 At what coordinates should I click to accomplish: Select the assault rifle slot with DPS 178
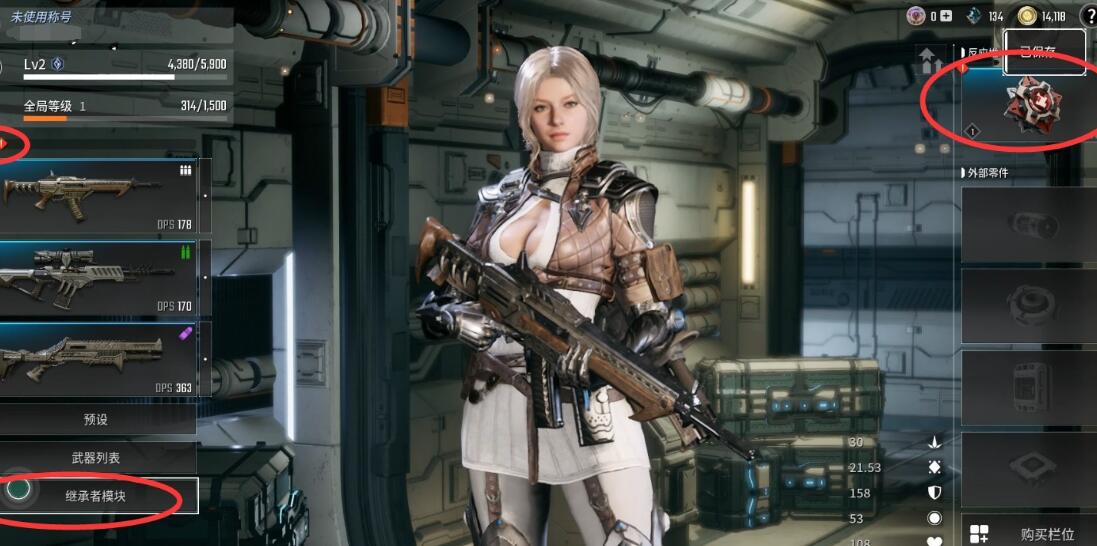pyautogui.click(x=100, y=195)
